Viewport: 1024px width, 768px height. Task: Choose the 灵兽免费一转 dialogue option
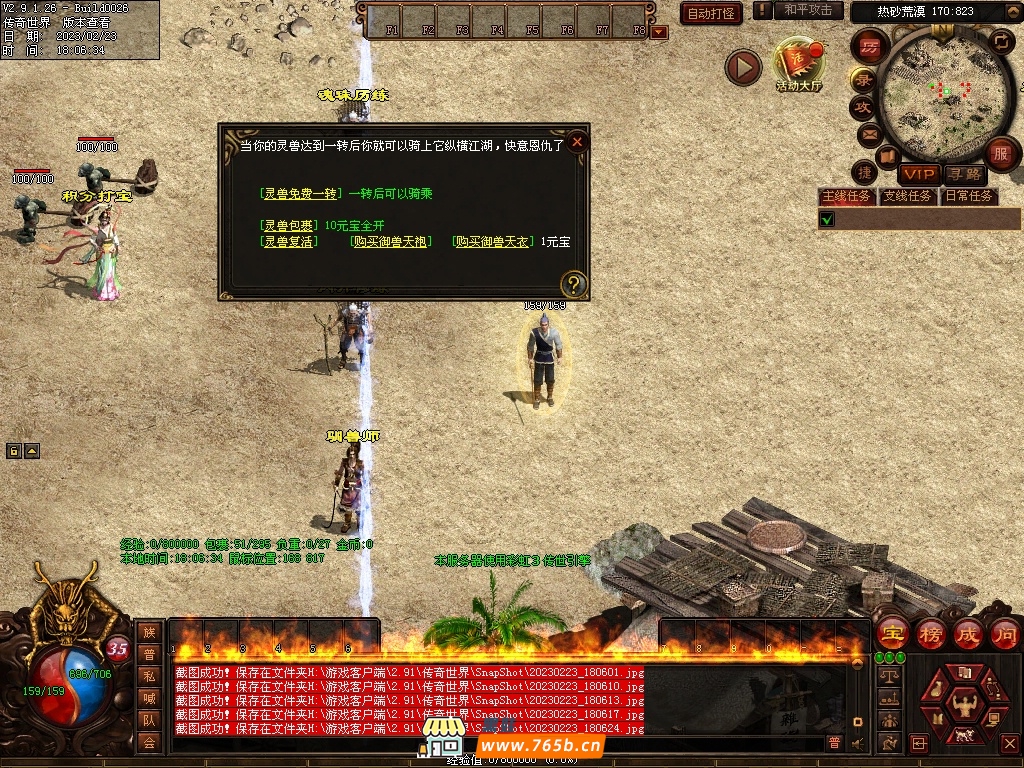point(301,193)
